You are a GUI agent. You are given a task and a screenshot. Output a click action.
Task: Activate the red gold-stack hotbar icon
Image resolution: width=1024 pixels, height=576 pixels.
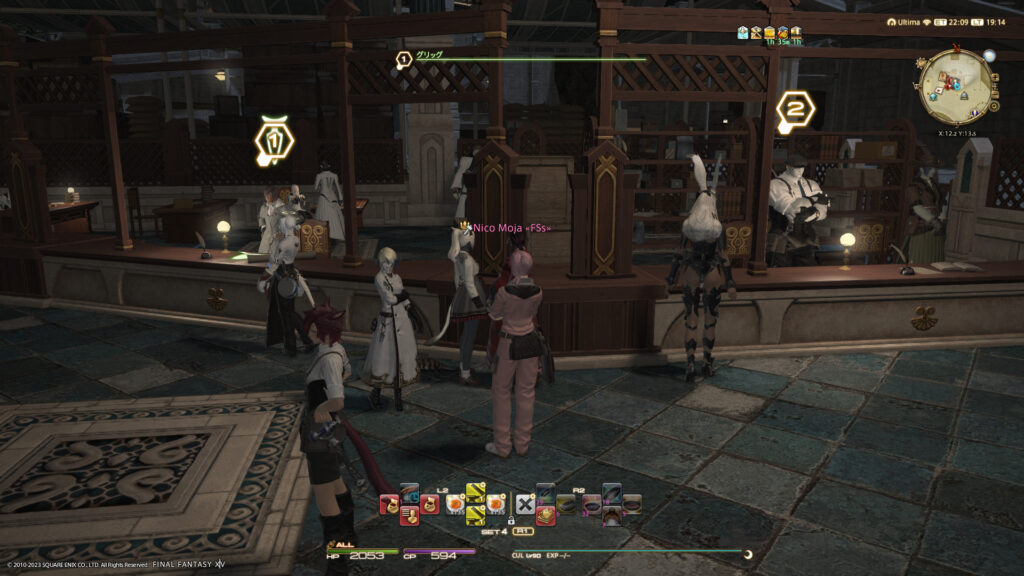546,514
